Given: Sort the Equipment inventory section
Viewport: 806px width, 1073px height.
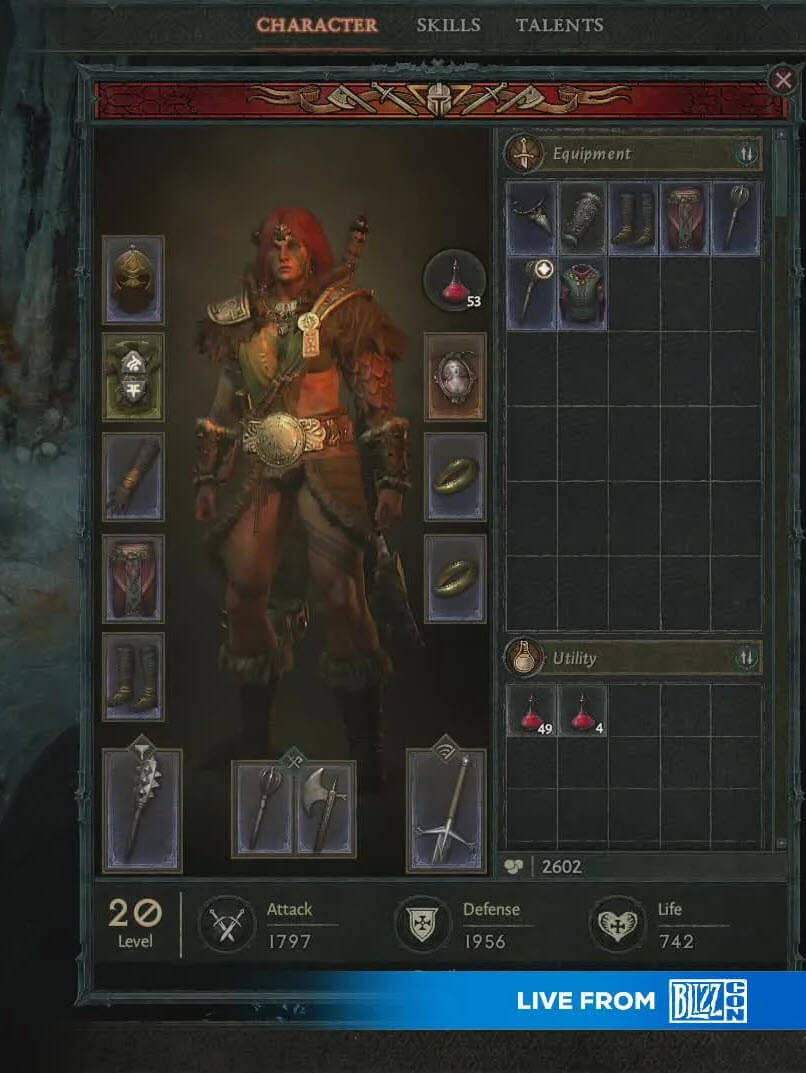Looking at the screenshot, I should tap(747, 155).
